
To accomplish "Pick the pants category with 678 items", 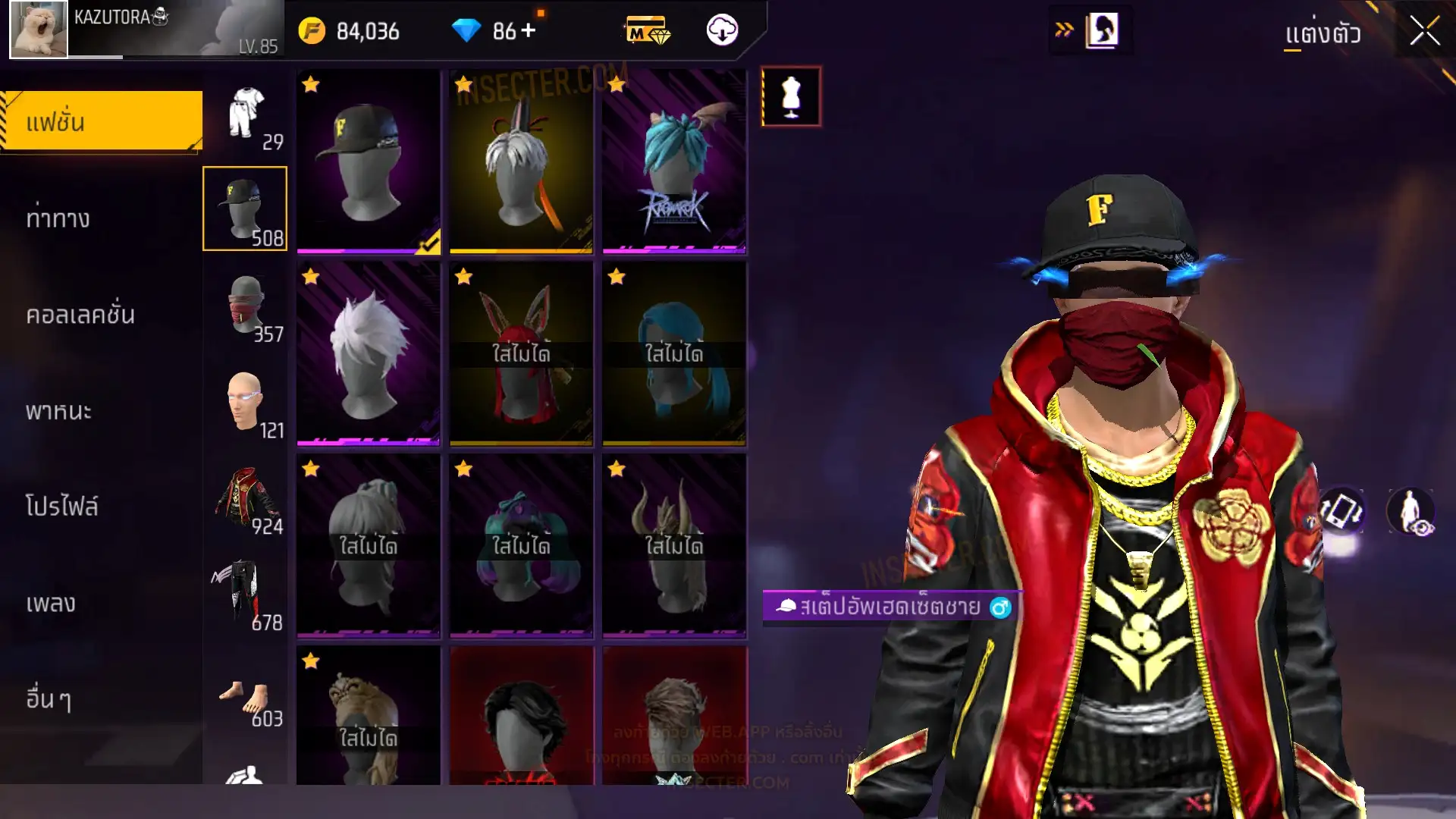I will [x=246, y=595].
